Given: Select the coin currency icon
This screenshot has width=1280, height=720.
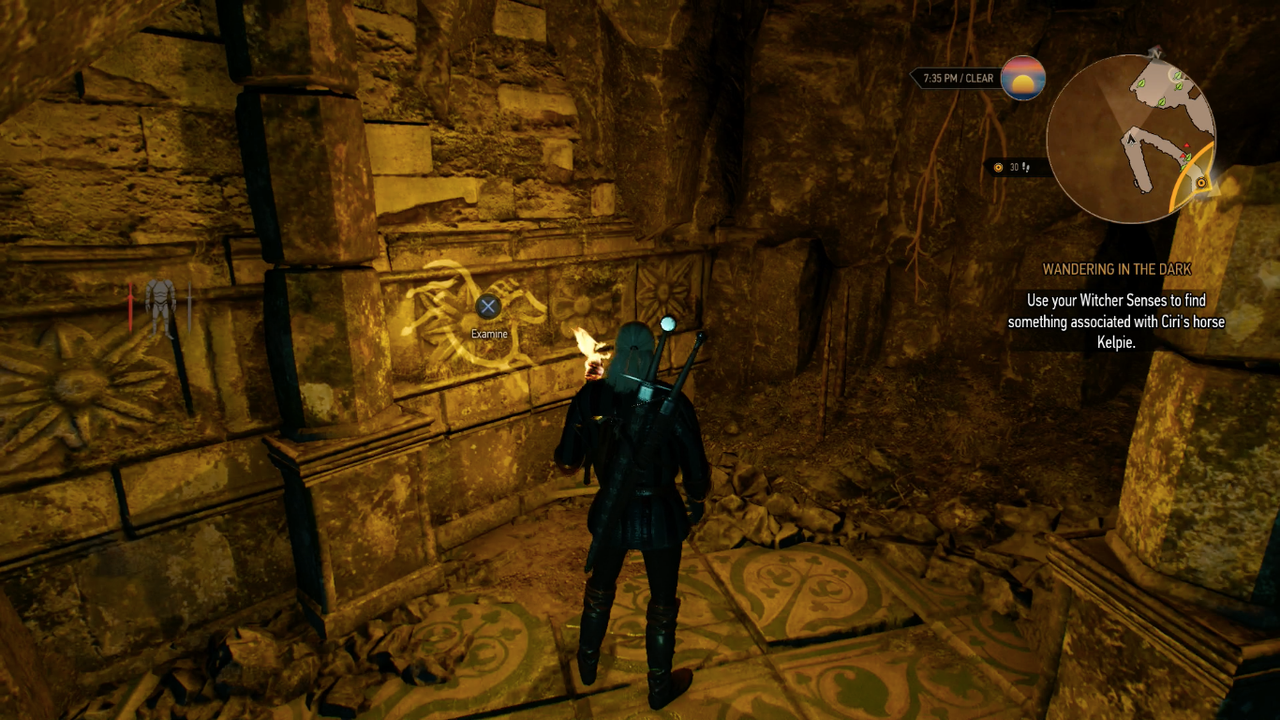Looking at the screenshot, I should (x=999, y=167).
